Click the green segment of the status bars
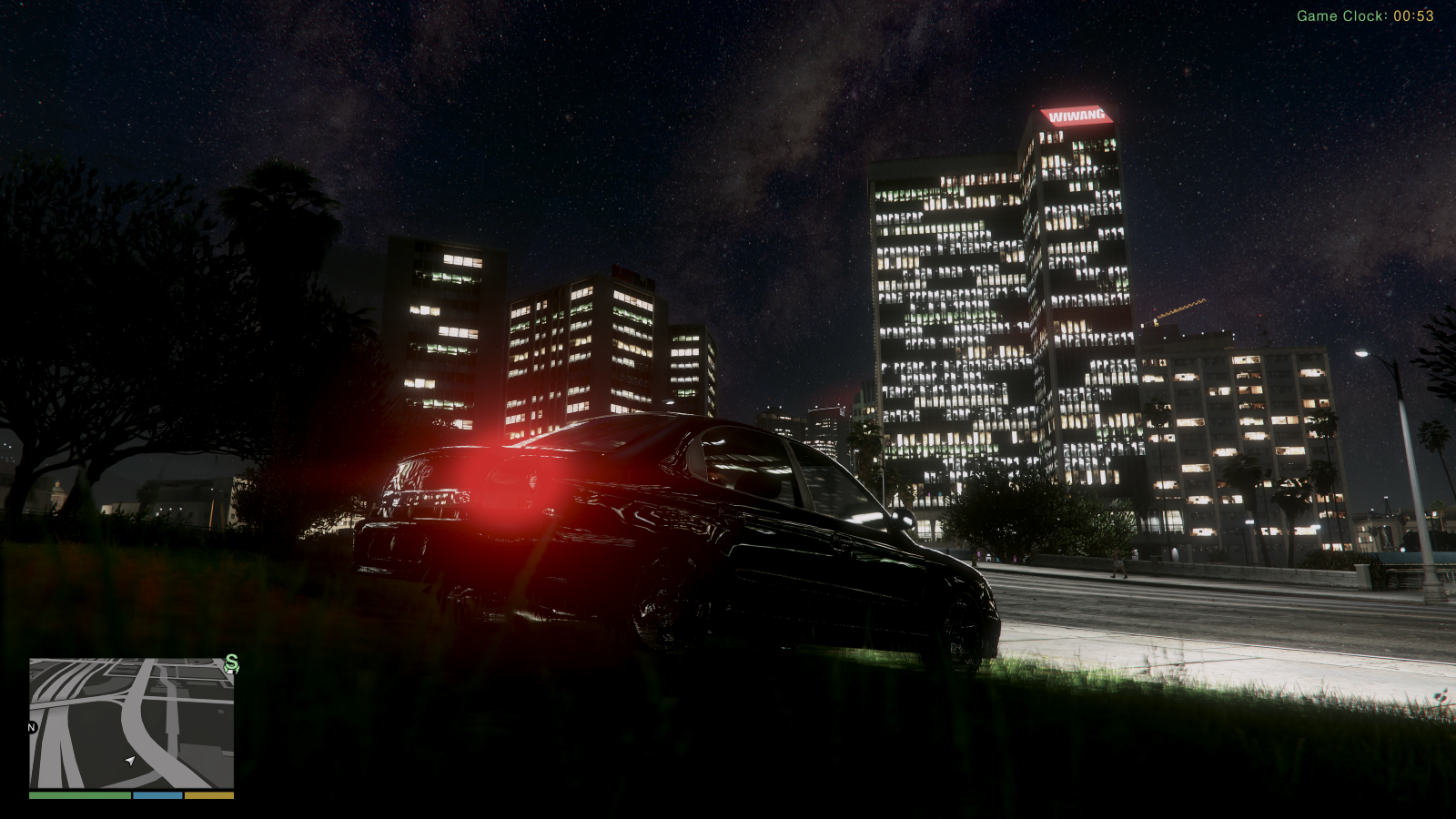This screenshot has height=819, width=1456. click(80, 795)
